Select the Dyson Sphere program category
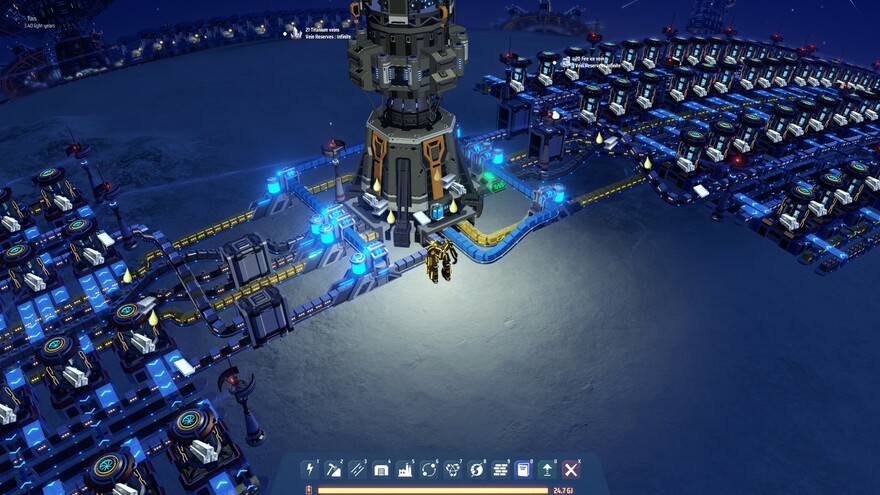880x495 pixels. pos(476,469)
